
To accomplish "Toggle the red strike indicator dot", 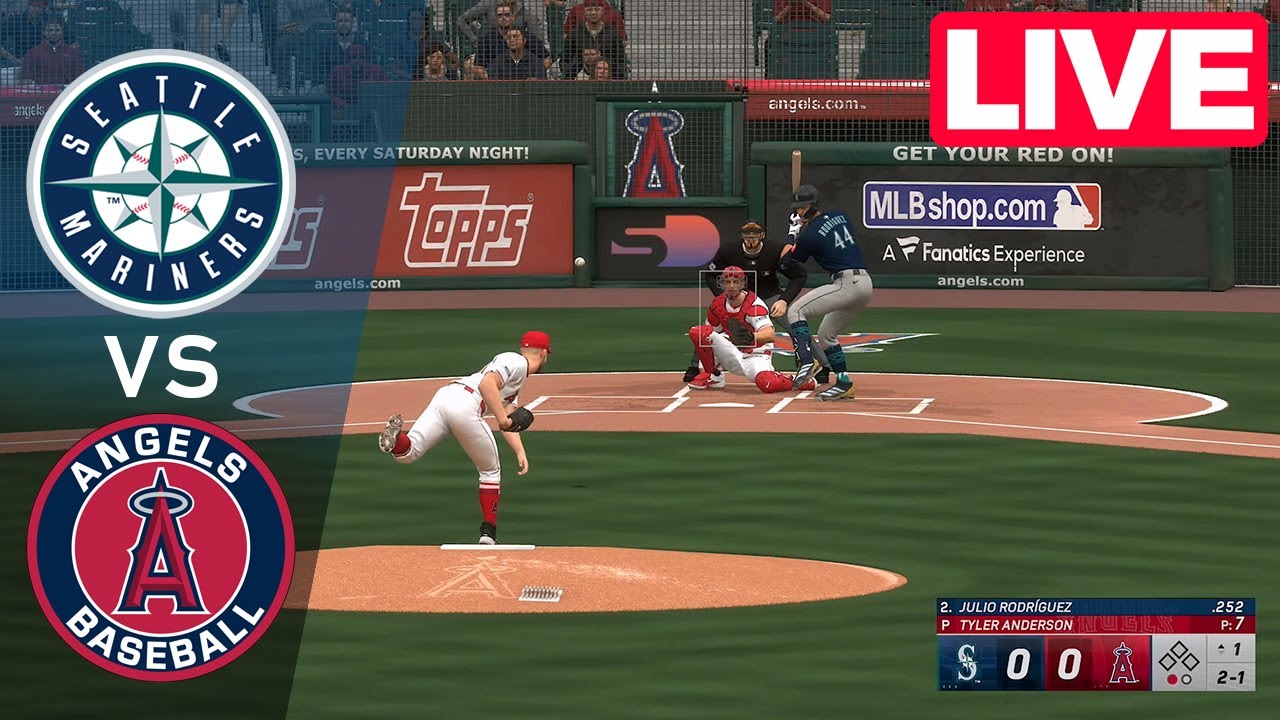I will (1172, 679).
